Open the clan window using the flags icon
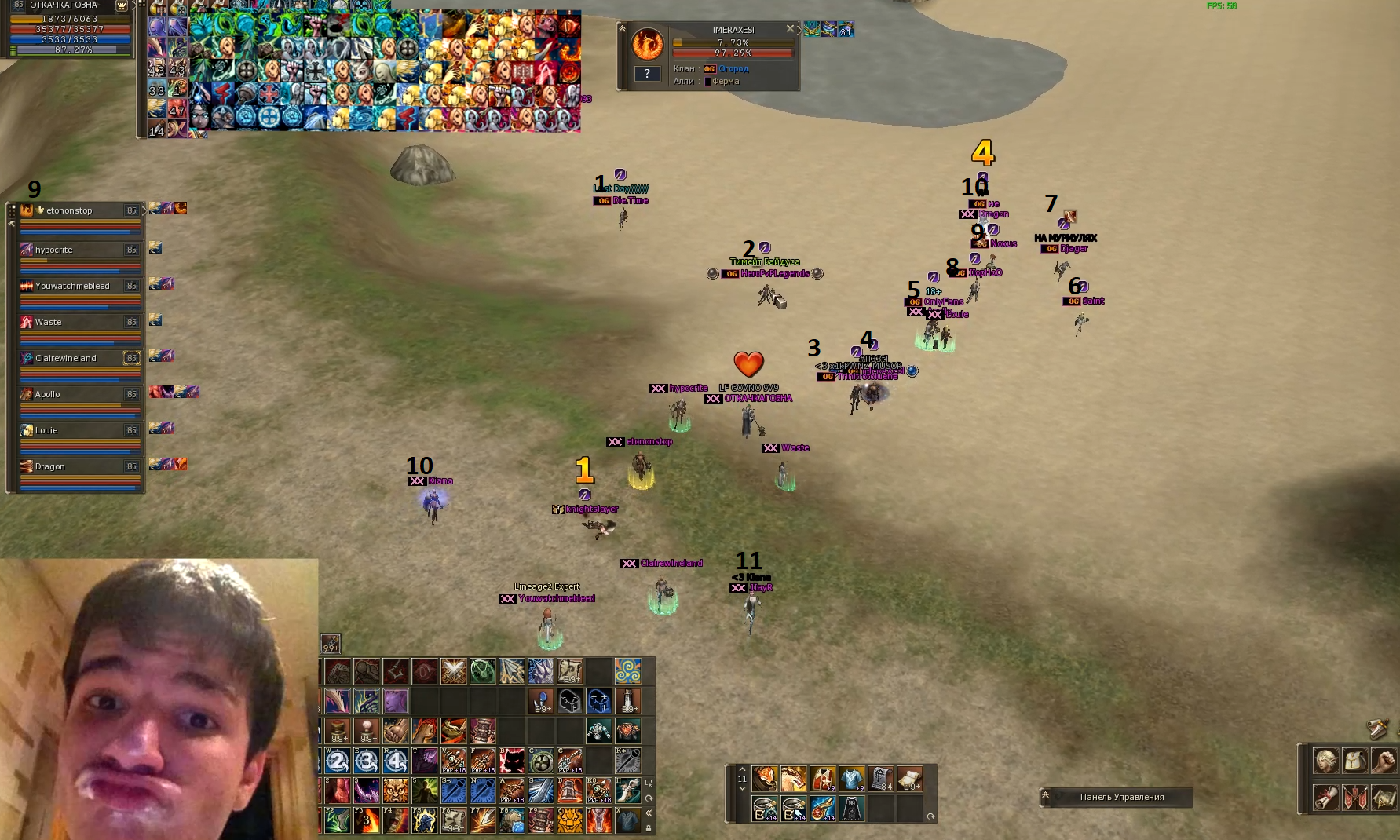 click(1354, 797)
